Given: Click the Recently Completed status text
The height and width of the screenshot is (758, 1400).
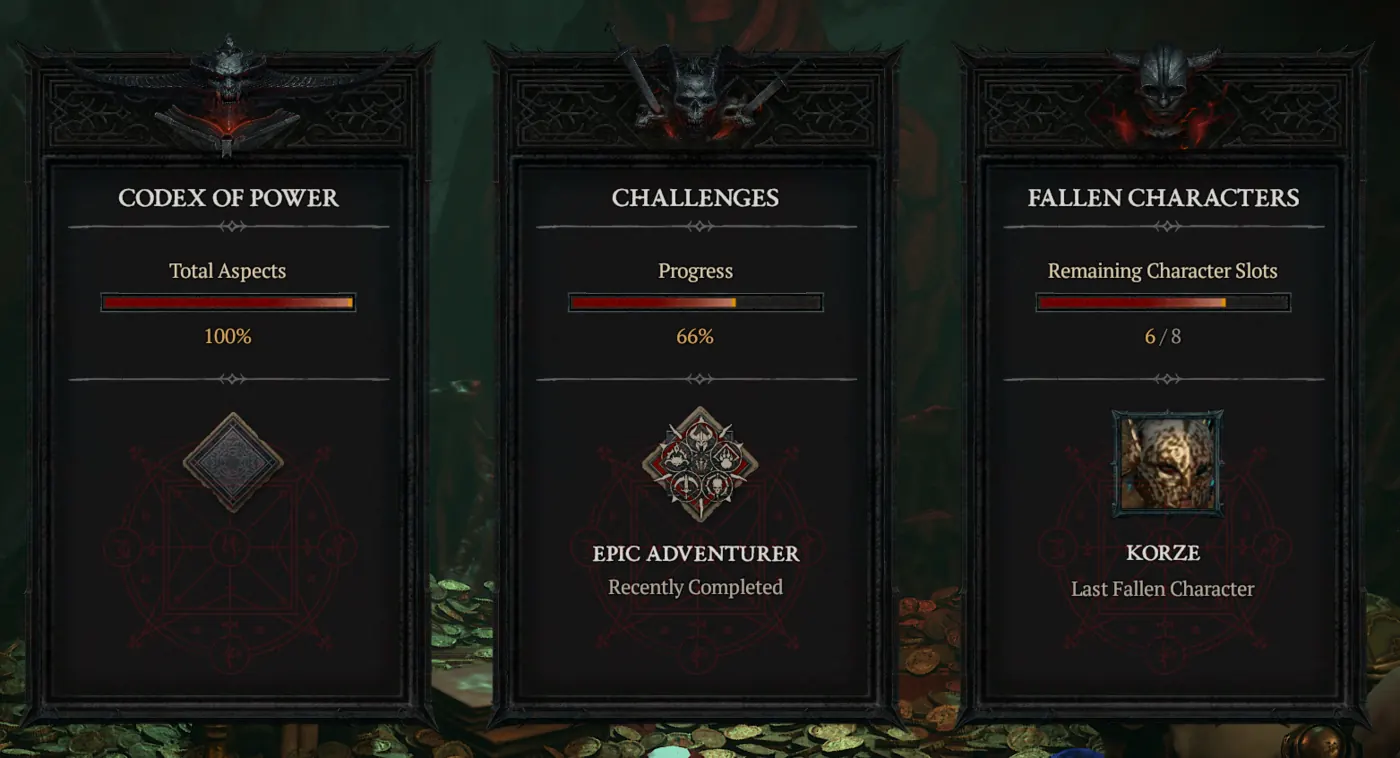Looking at the screenshot, I should coord(694,588).
